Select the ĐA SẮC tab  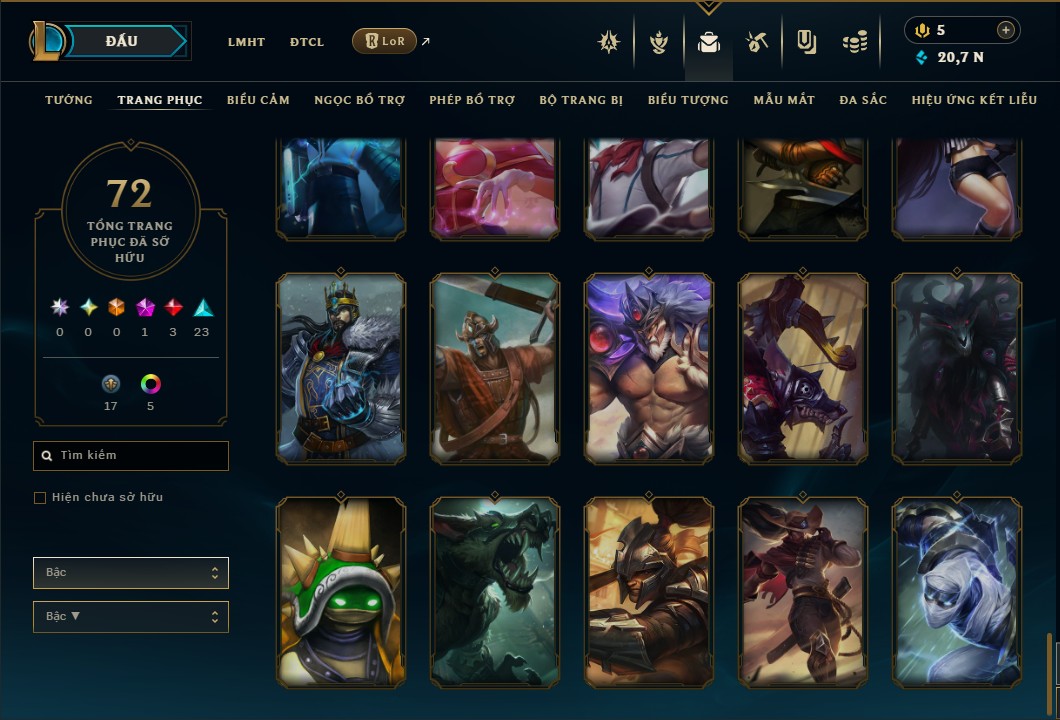coord(863,100)
